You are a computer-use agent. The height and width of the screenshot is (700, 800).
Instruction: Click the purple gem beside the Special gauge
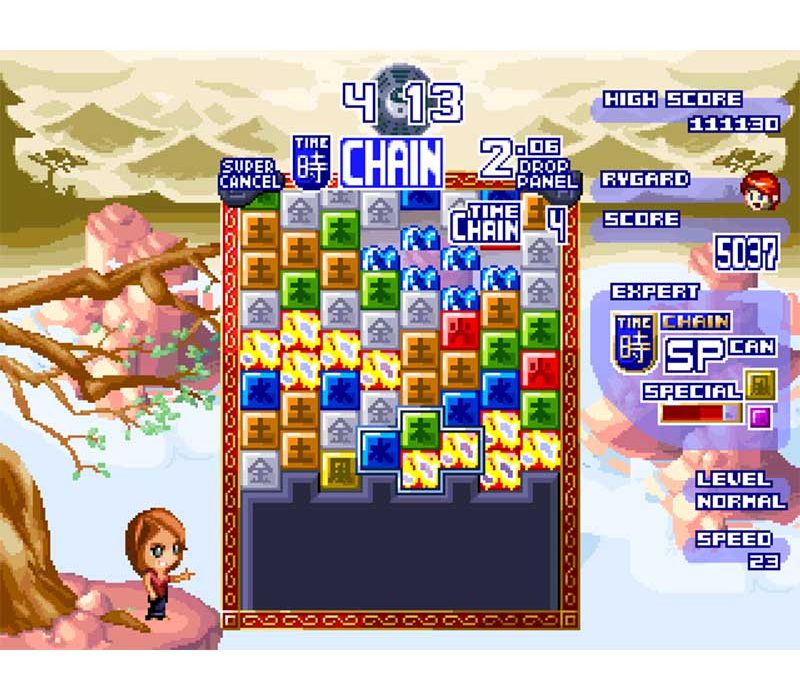pyautogui.click(x=759, y=415)
